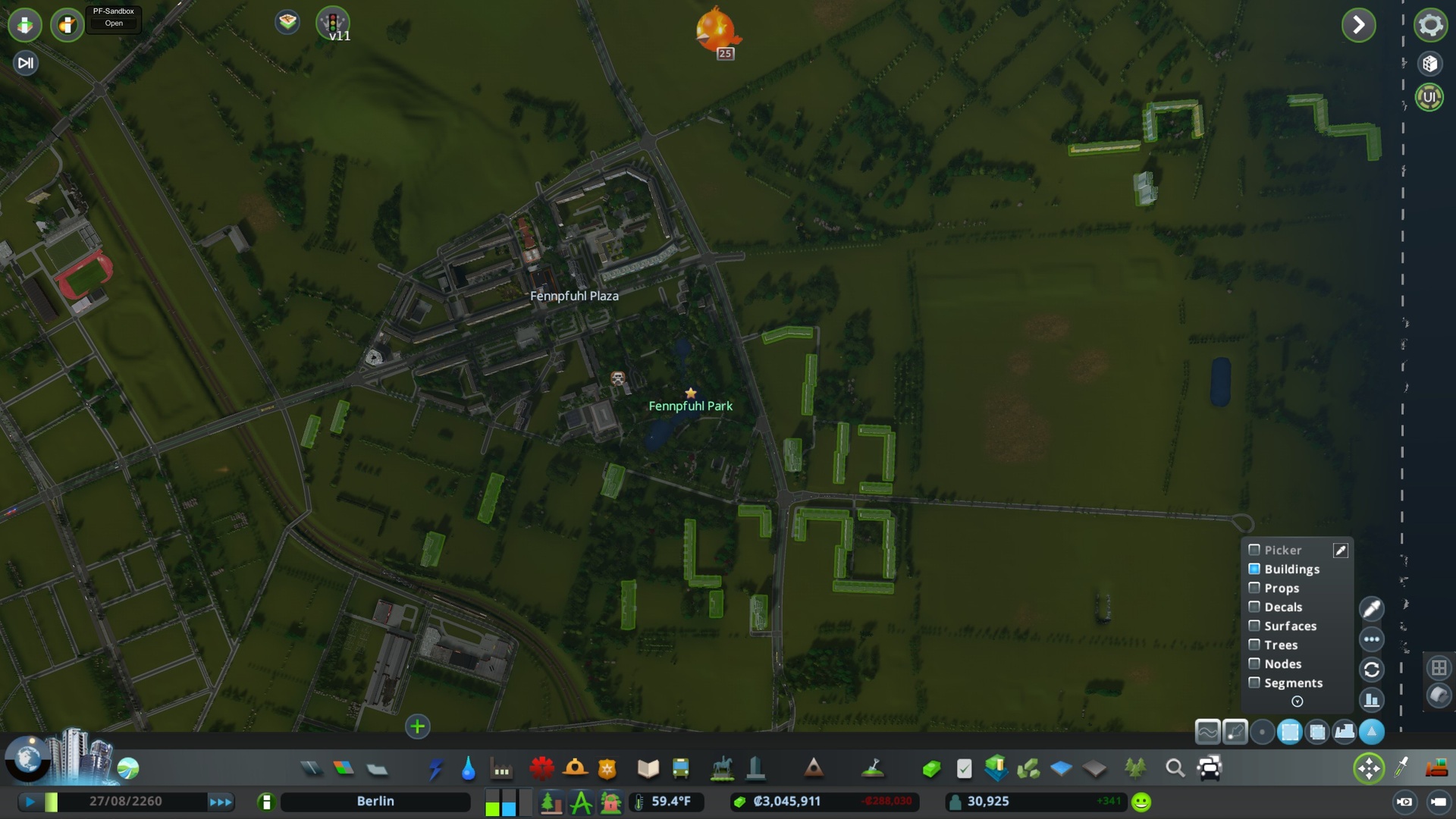Open the Transportation bus menu

tap(679, 768)
